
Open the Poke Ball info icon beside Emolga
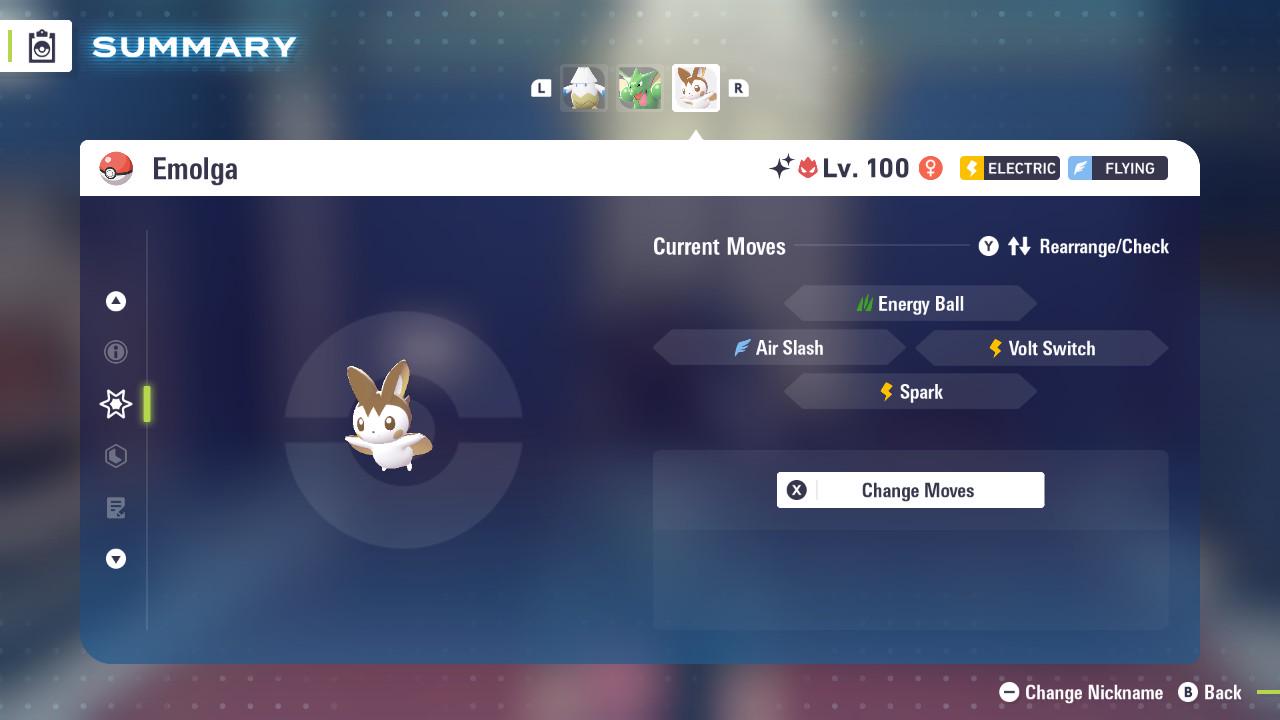[117, 168]
